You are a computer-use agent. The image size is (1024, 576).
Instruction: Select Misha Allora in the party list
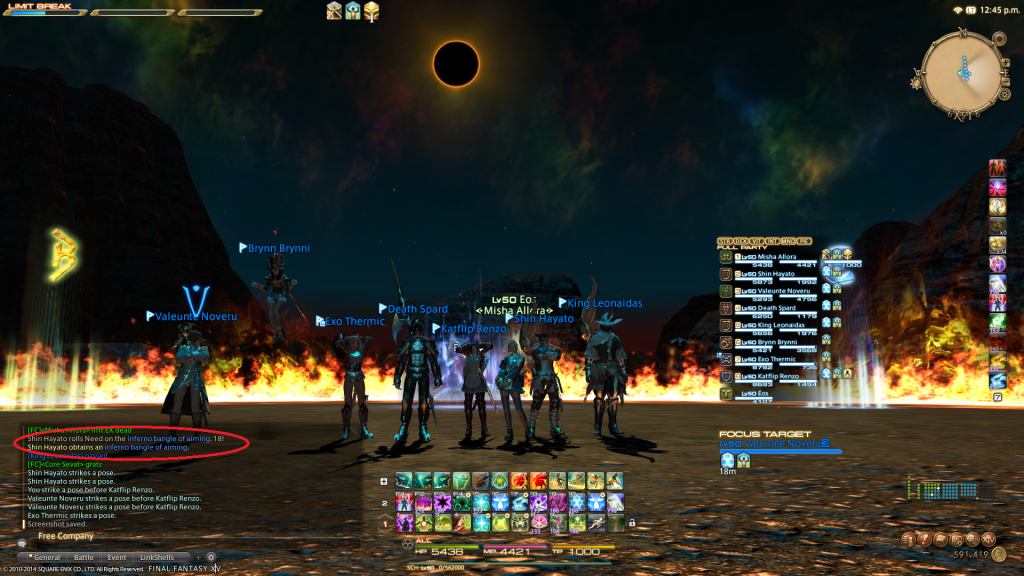(777, 257)
